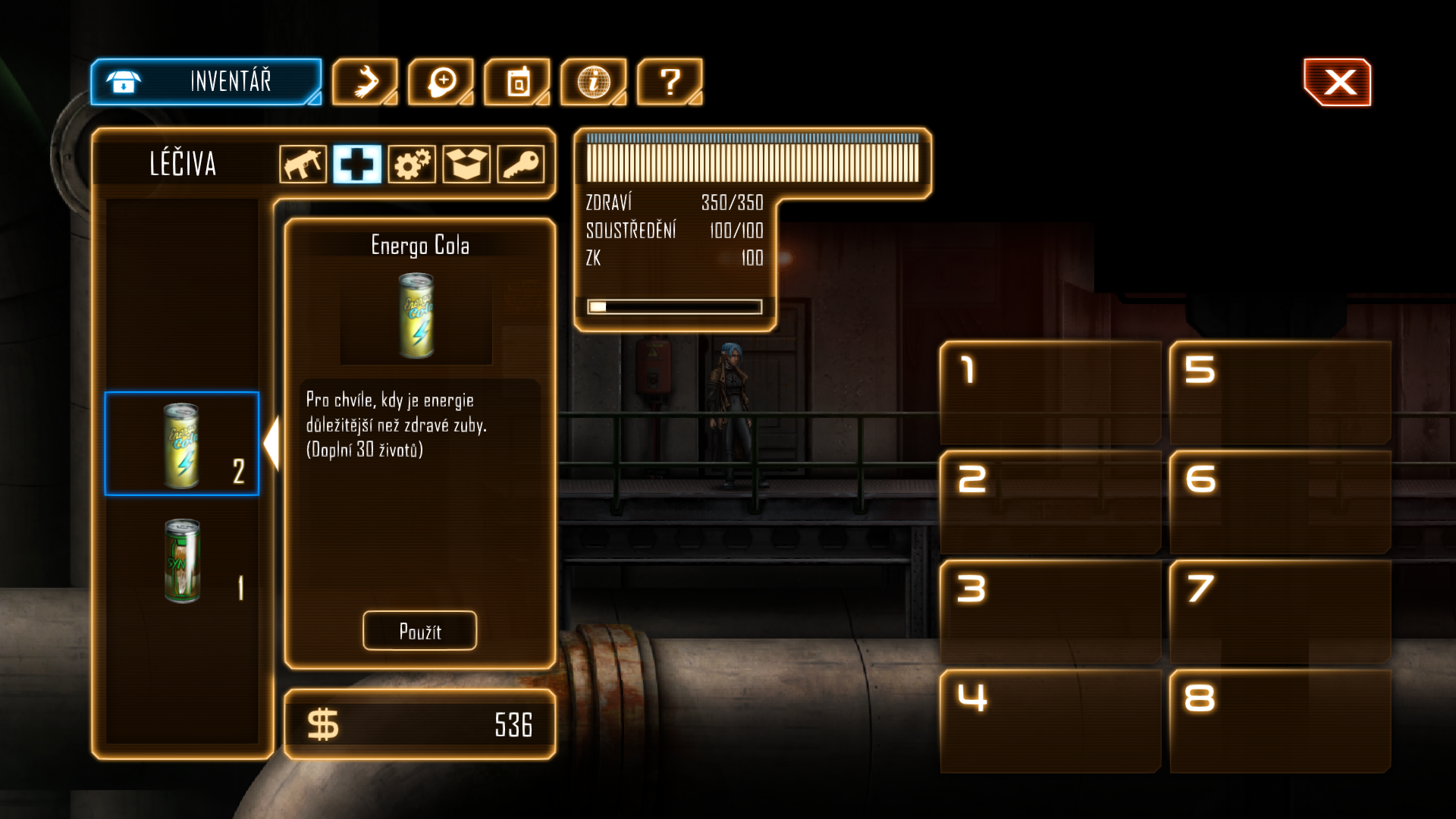Switch to the wrench tools tab

[x=365, y=82]
